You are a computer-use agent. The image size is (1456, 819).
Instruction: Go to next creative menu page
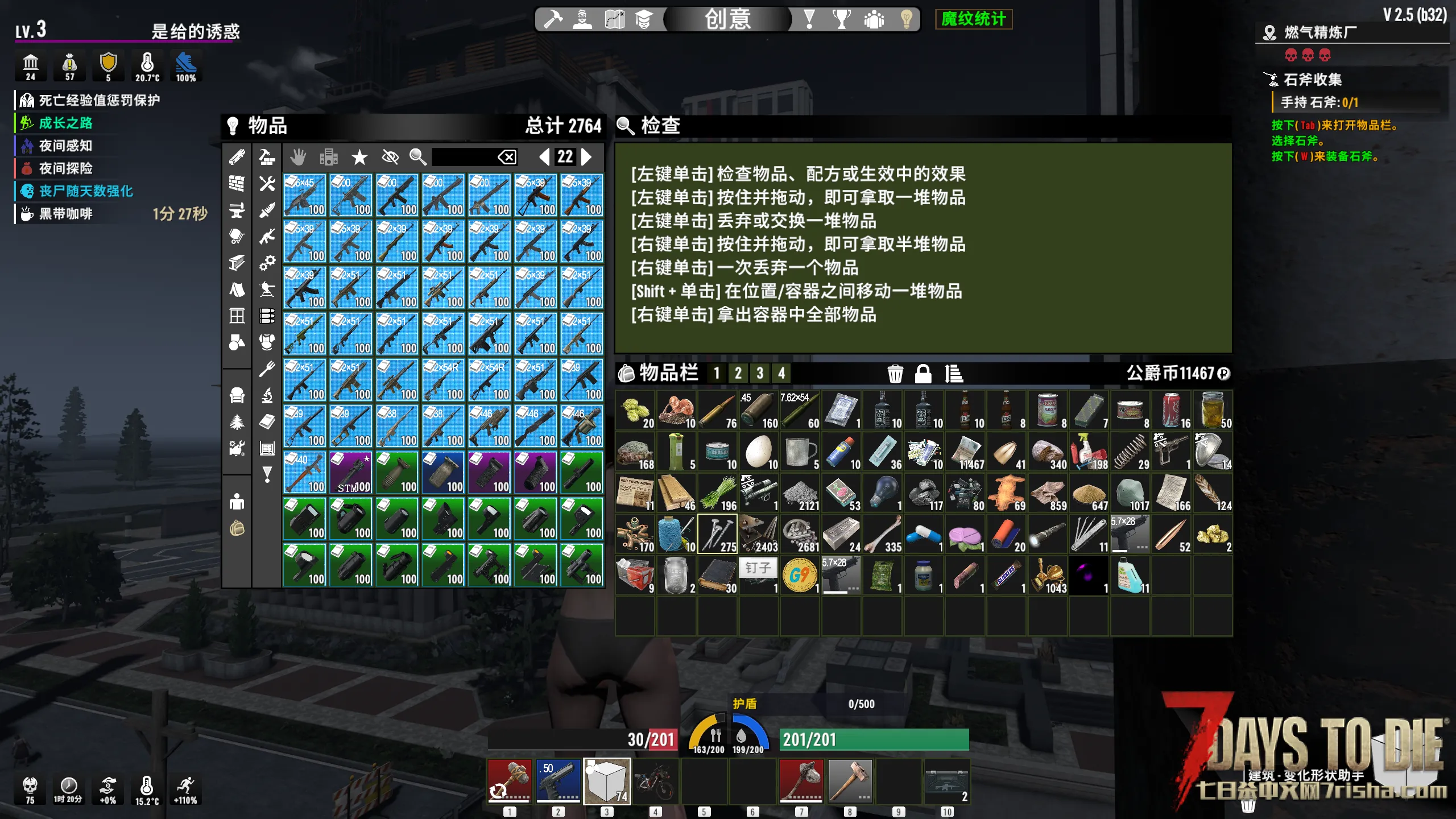point(586,156)
